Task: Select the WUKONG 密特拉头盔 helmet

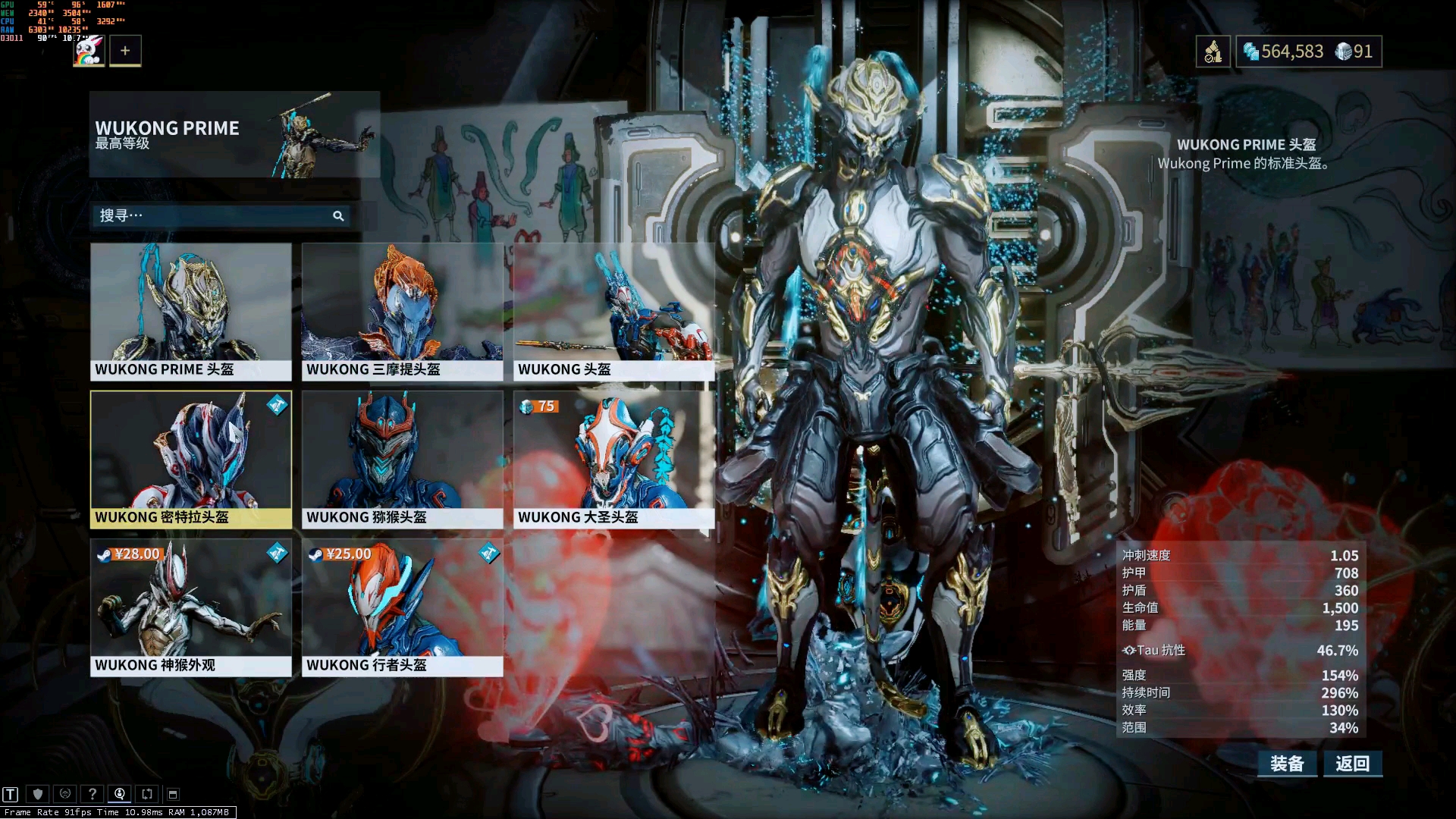Action: [190, 459]
